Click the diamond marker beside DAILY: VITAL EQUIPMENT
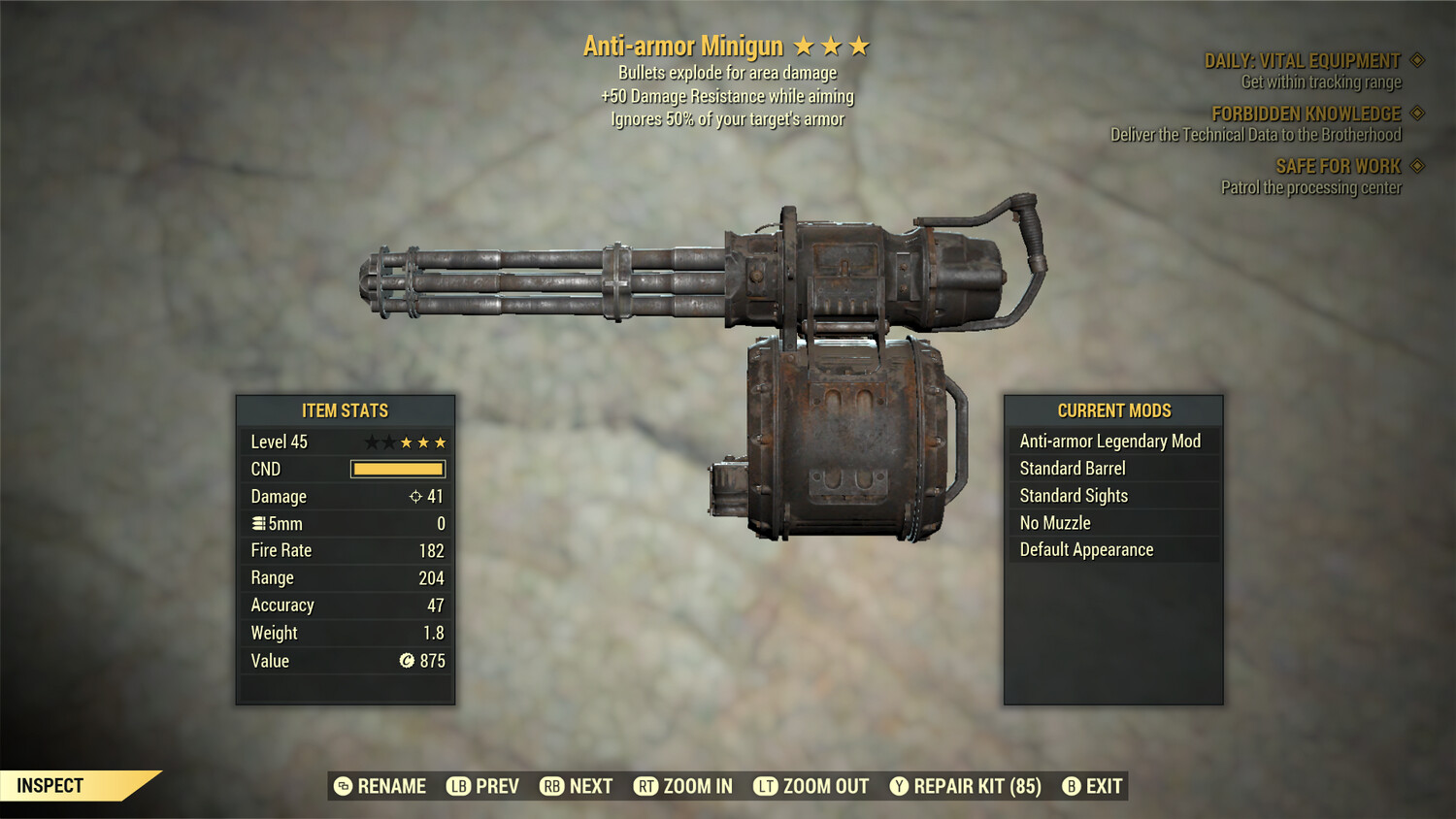This screenshot has height=819, width=1456. (1415, 59)
